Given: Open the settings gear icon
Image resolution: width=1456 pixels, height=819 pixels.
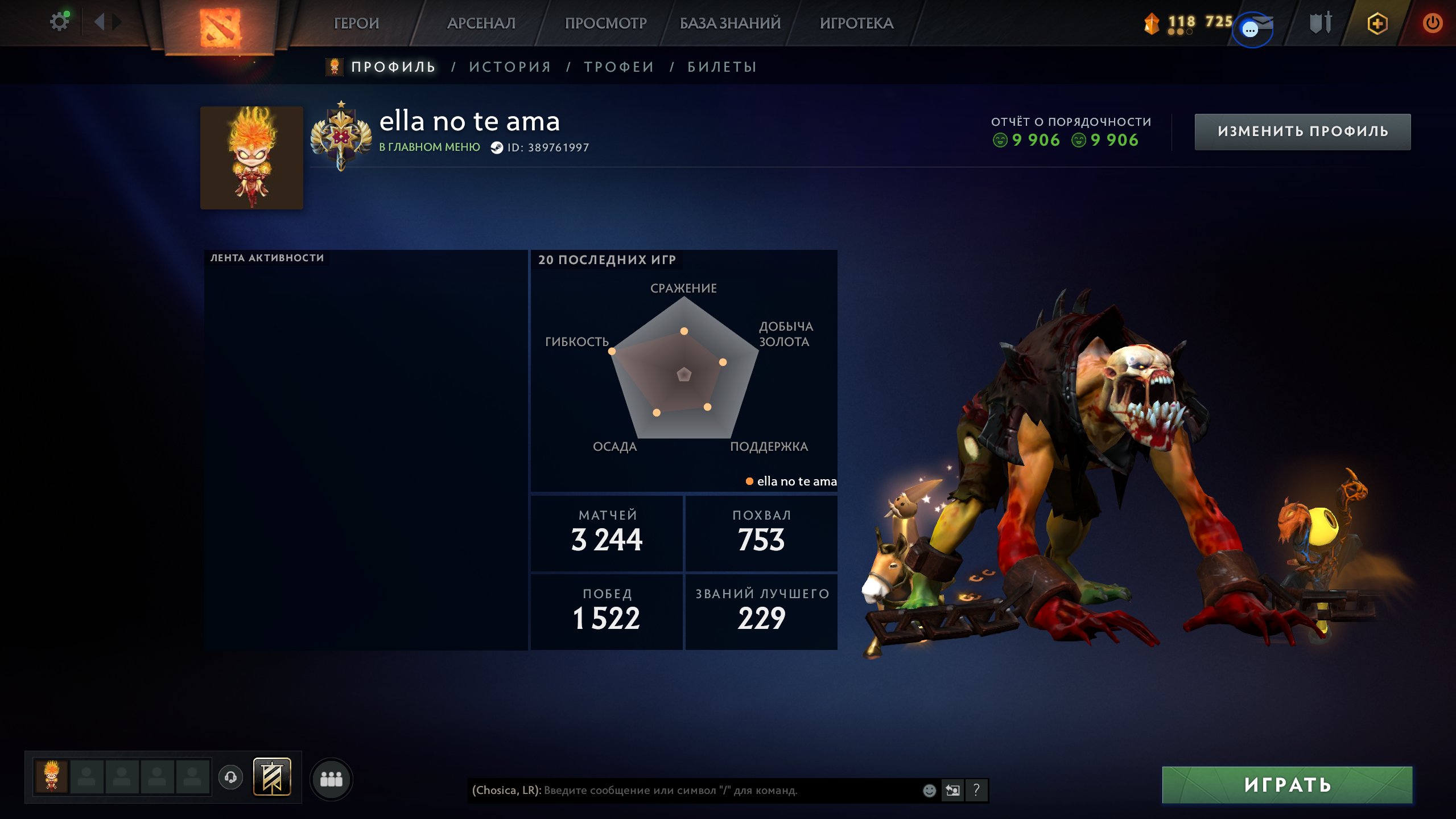Looking at the screenshot, I should (x=59, y=22).
